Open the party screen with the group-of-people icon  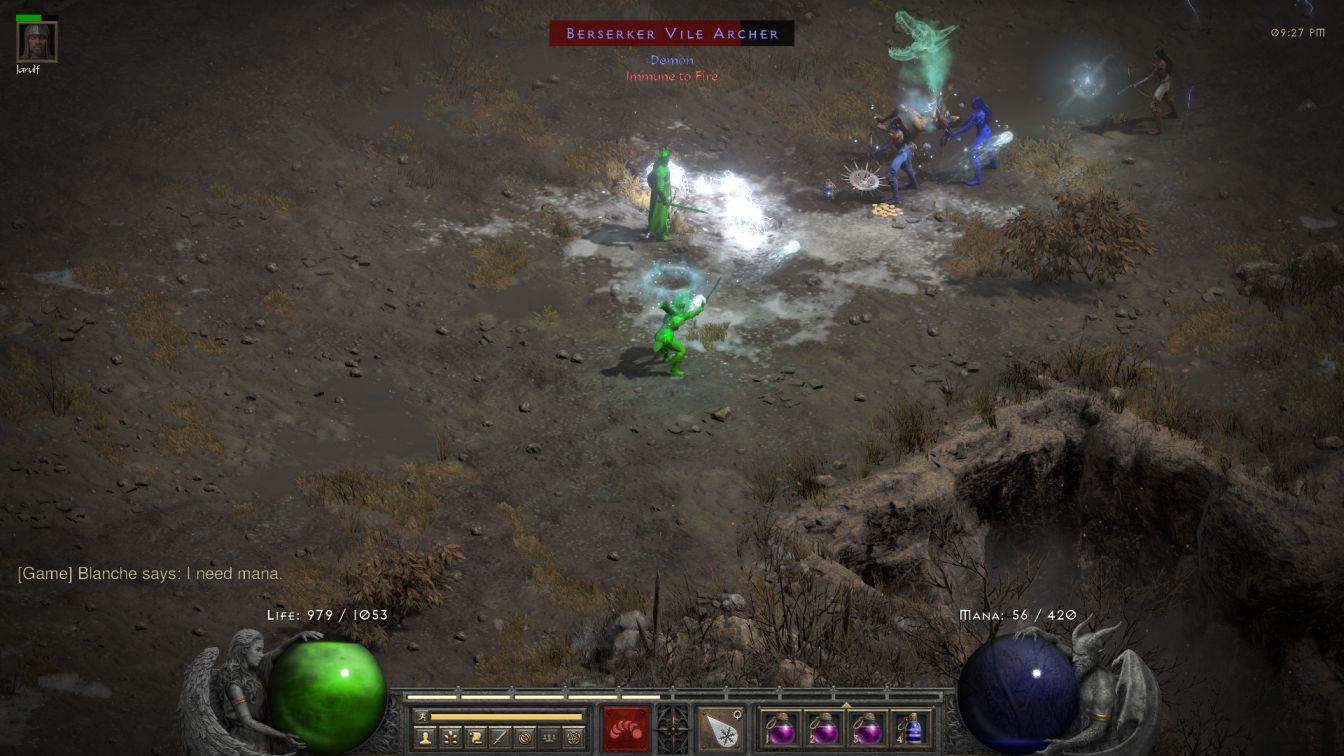(x=548, y=738)
